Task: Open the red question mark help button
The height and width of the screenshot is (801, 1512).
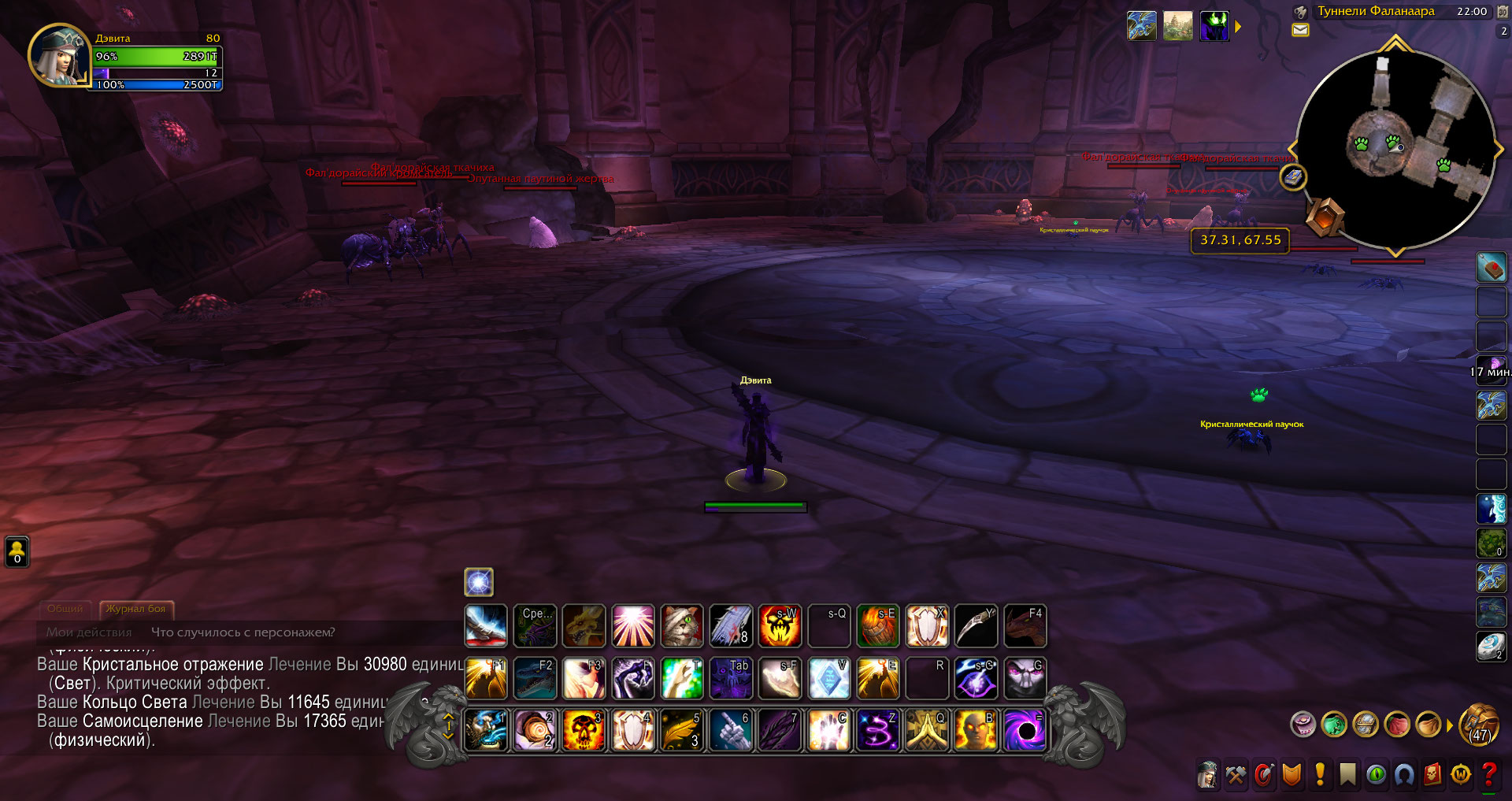Action: pos(1488,776)
